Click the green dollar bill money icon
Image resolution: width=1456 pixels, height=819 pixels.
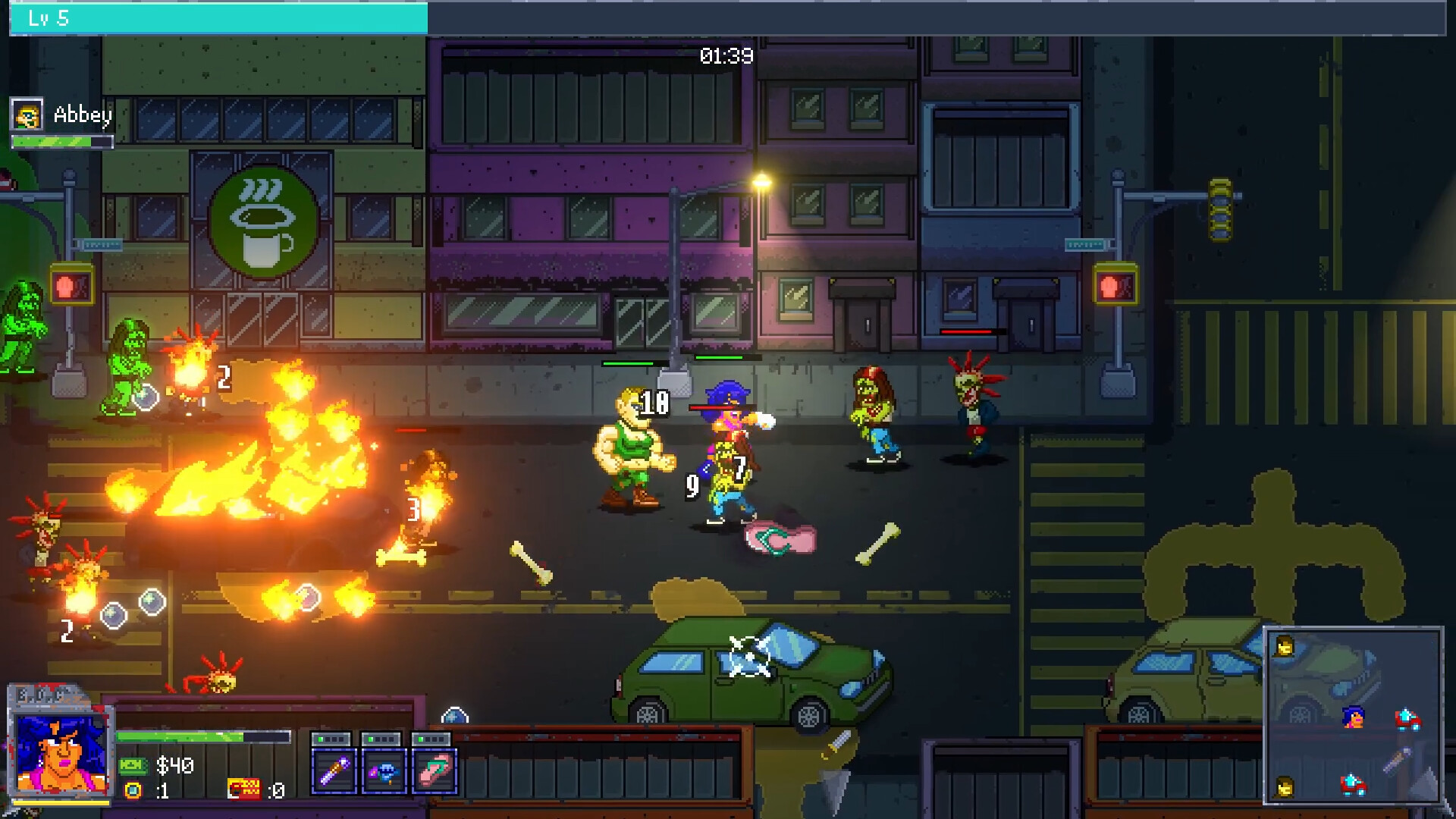click(x=134, y=767)
